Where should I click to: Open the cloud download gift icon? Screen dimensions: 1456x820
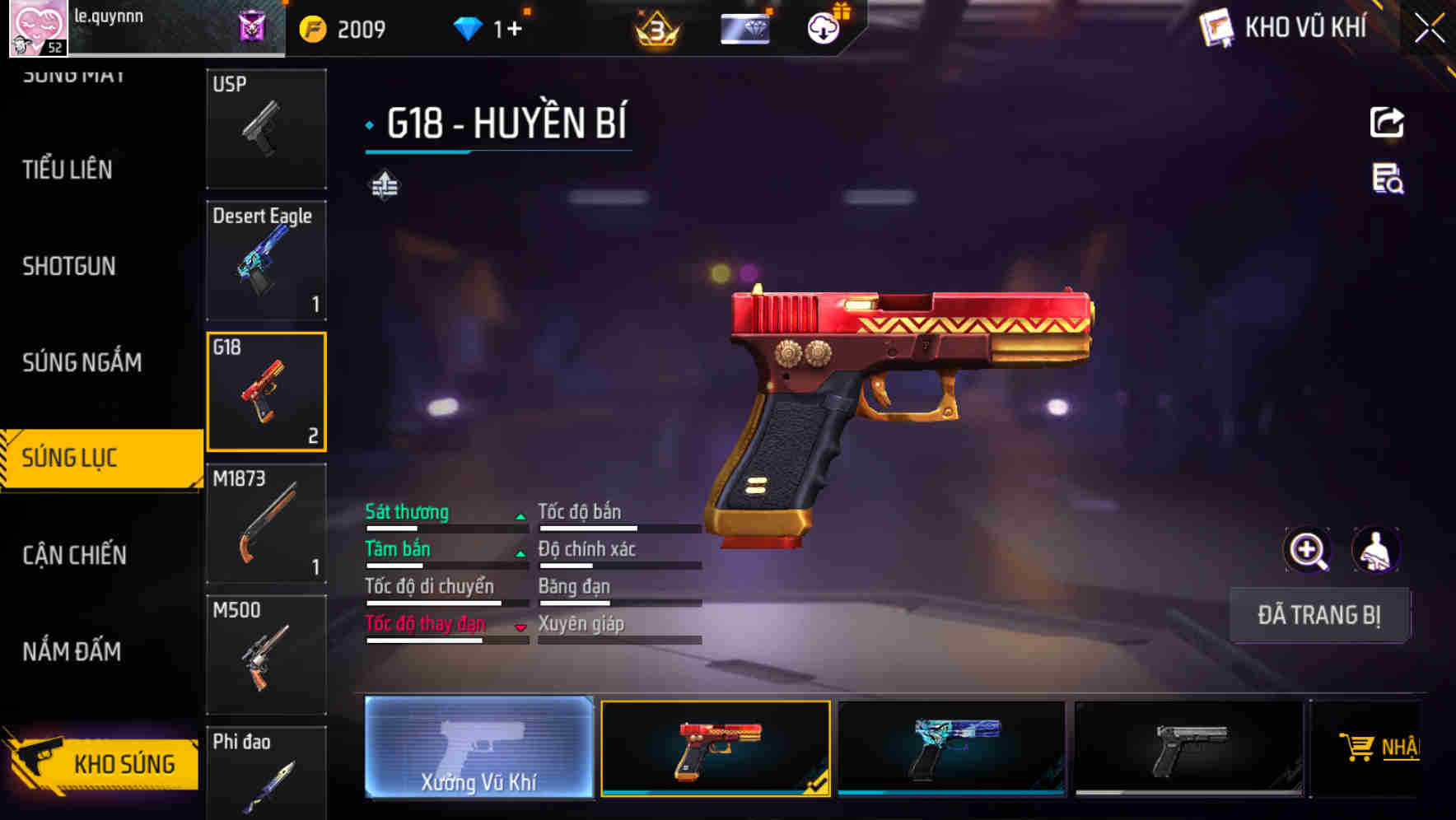[x=824, y=27]
